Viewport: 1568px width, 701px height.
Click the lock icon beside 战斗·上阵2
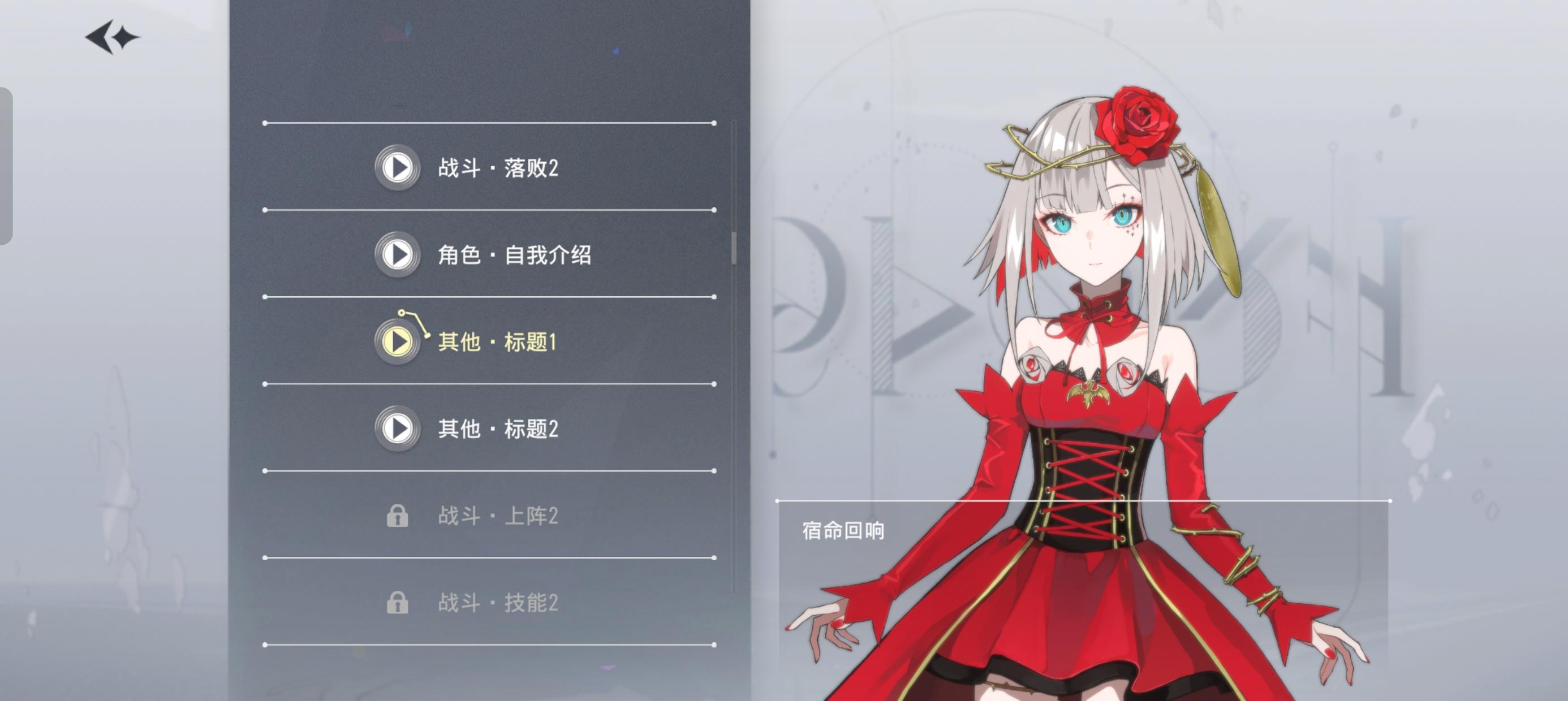point(397,517)
